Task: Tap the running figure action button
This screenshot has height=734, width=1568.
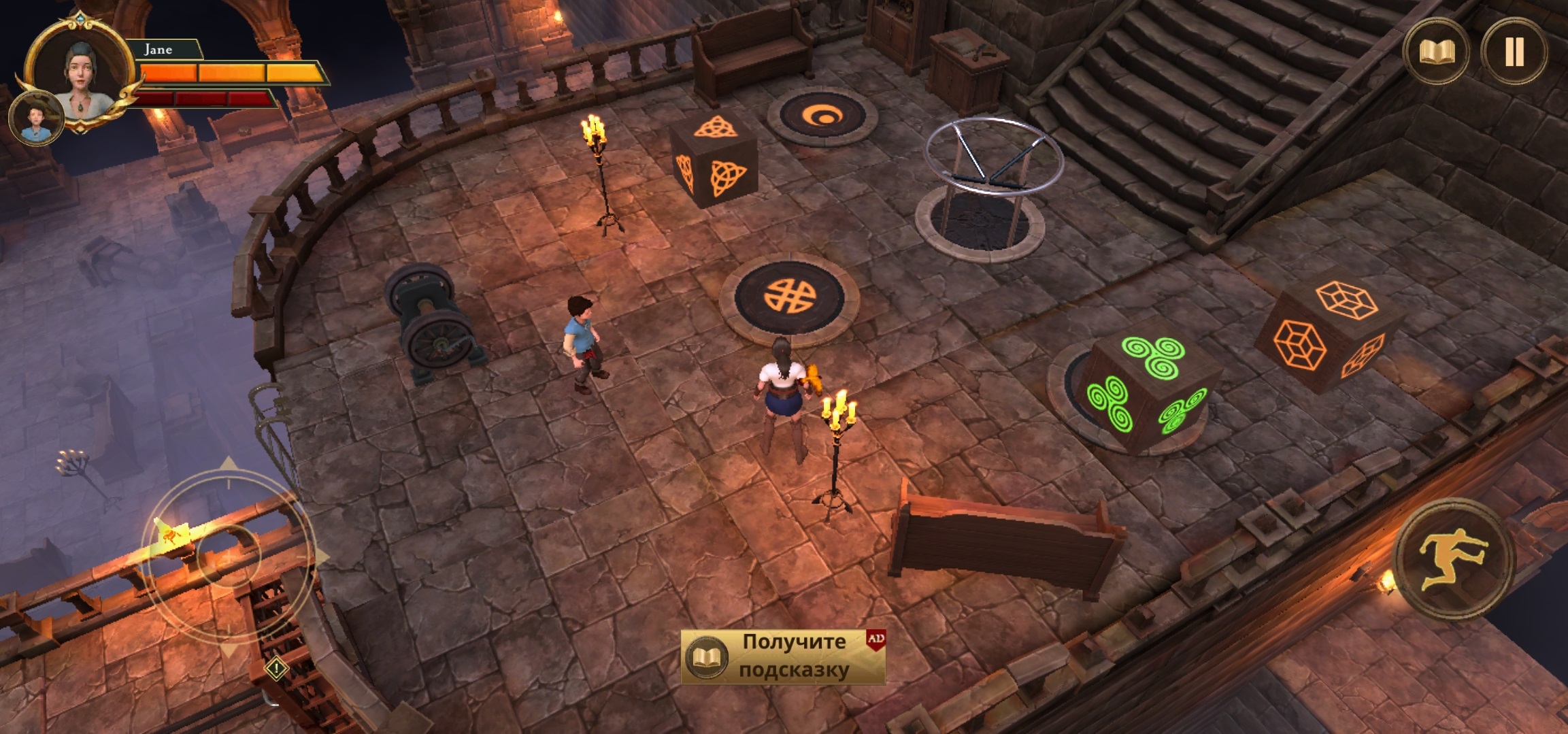Action: [1454, 560]
